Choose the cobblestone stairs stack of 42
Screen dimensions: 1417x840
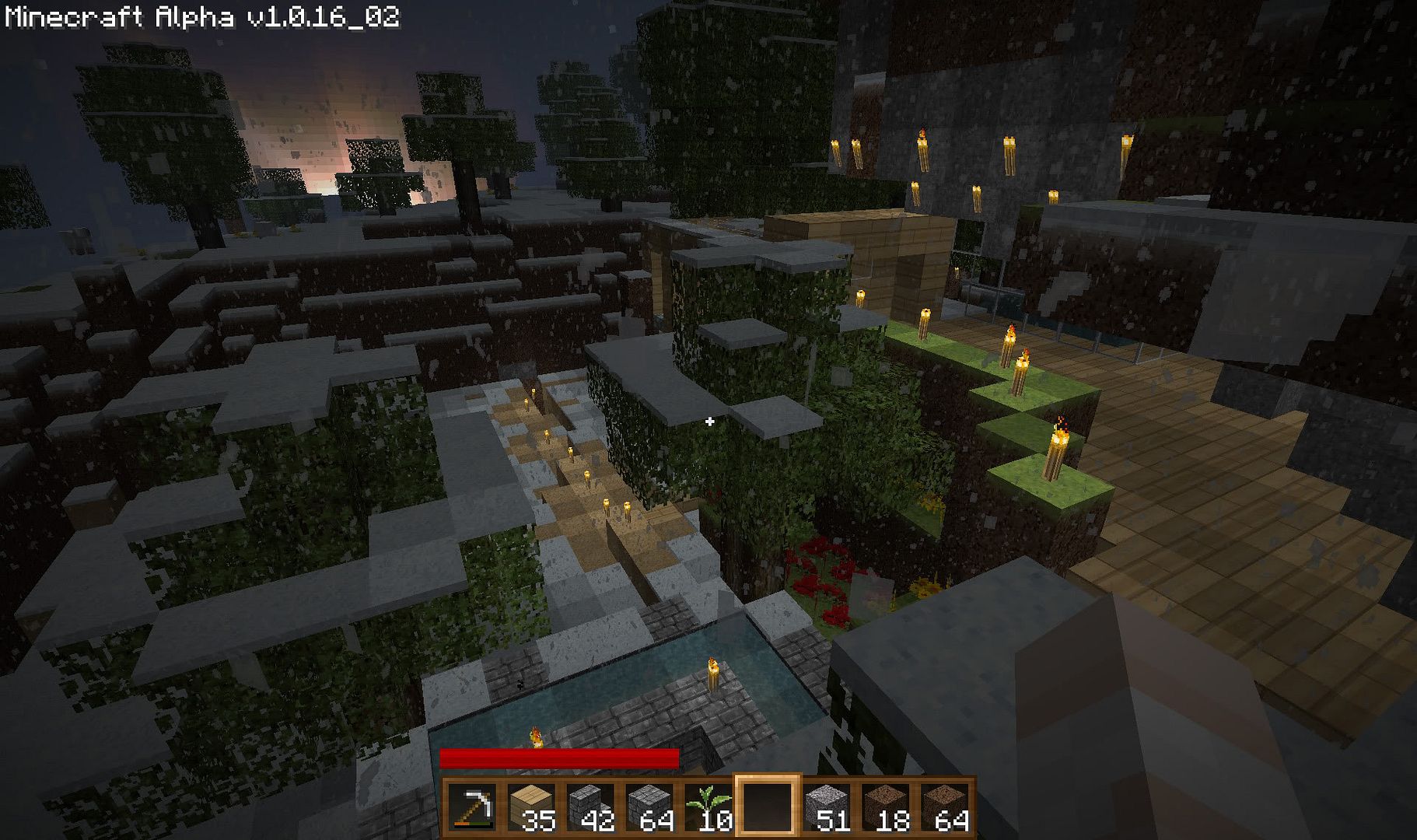590,807
